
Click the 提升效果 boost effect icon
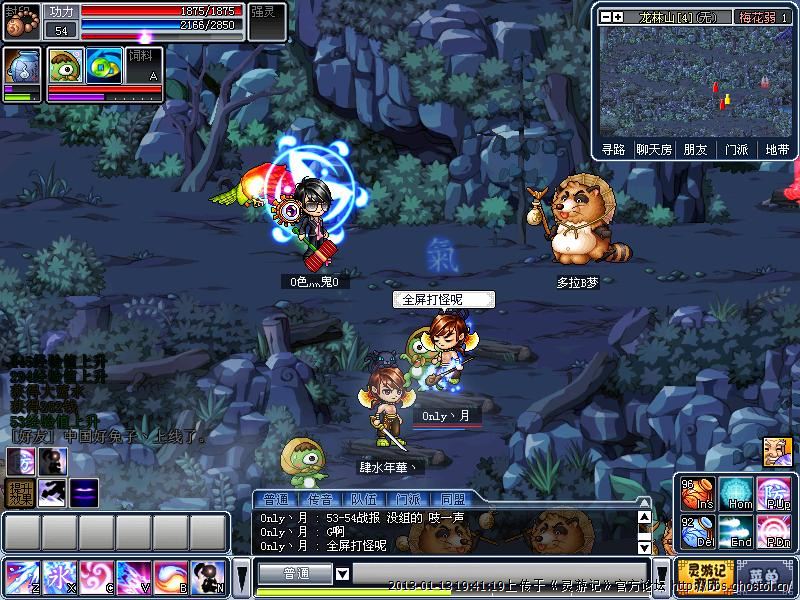(20, 493)
